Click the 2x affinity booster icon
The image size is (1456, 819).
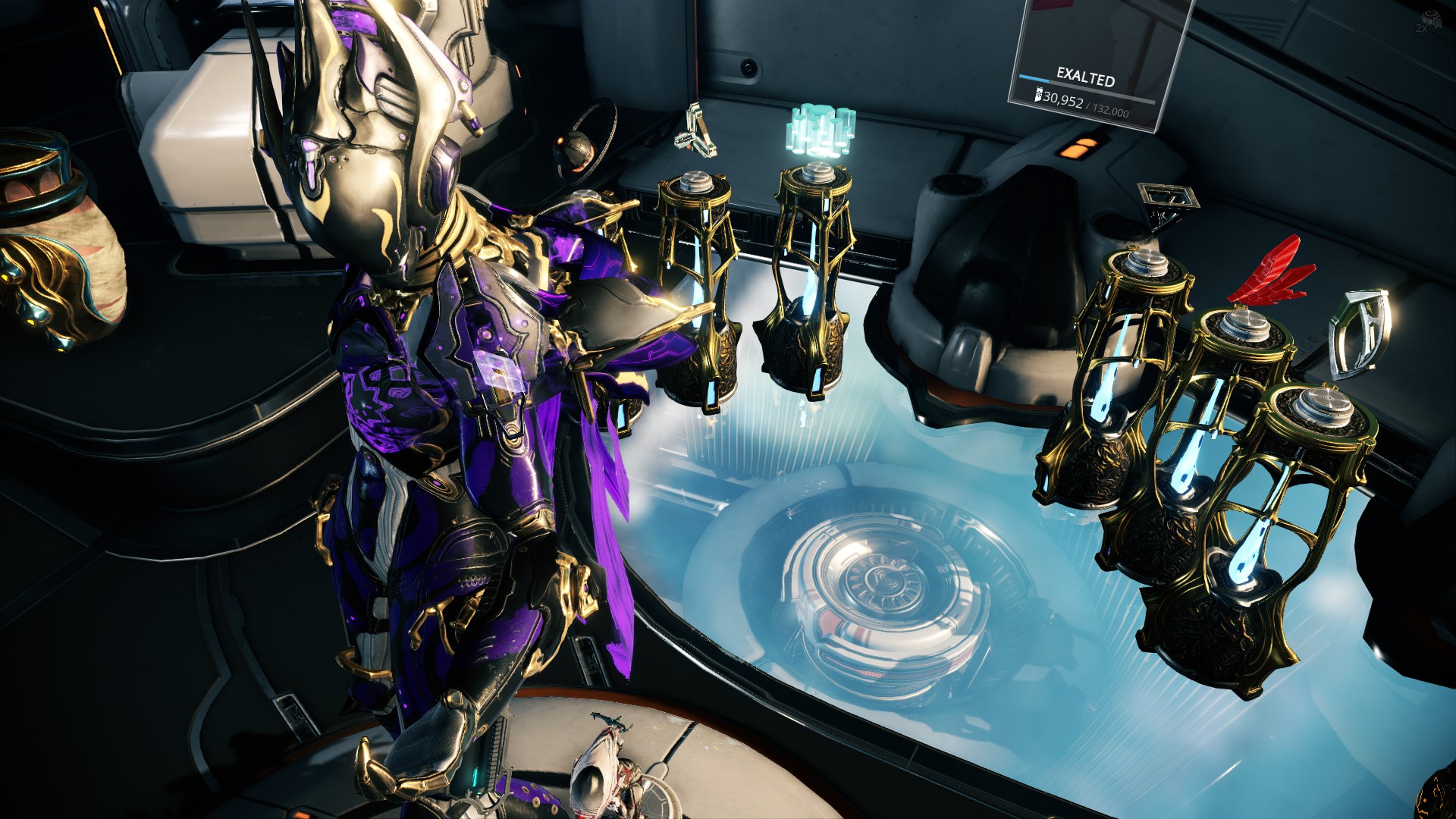pyautogui.click(x=1429, y=23)
